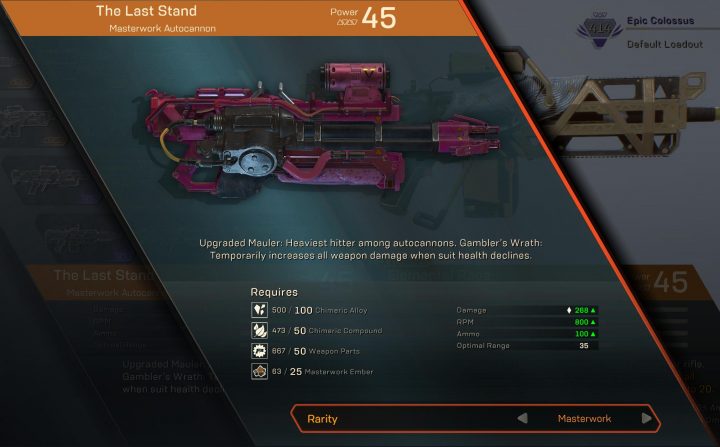Screen dimensions: 720x447
Task: Click the Chimeric Compound requirement icon
Action: click(x=258, y=331)
